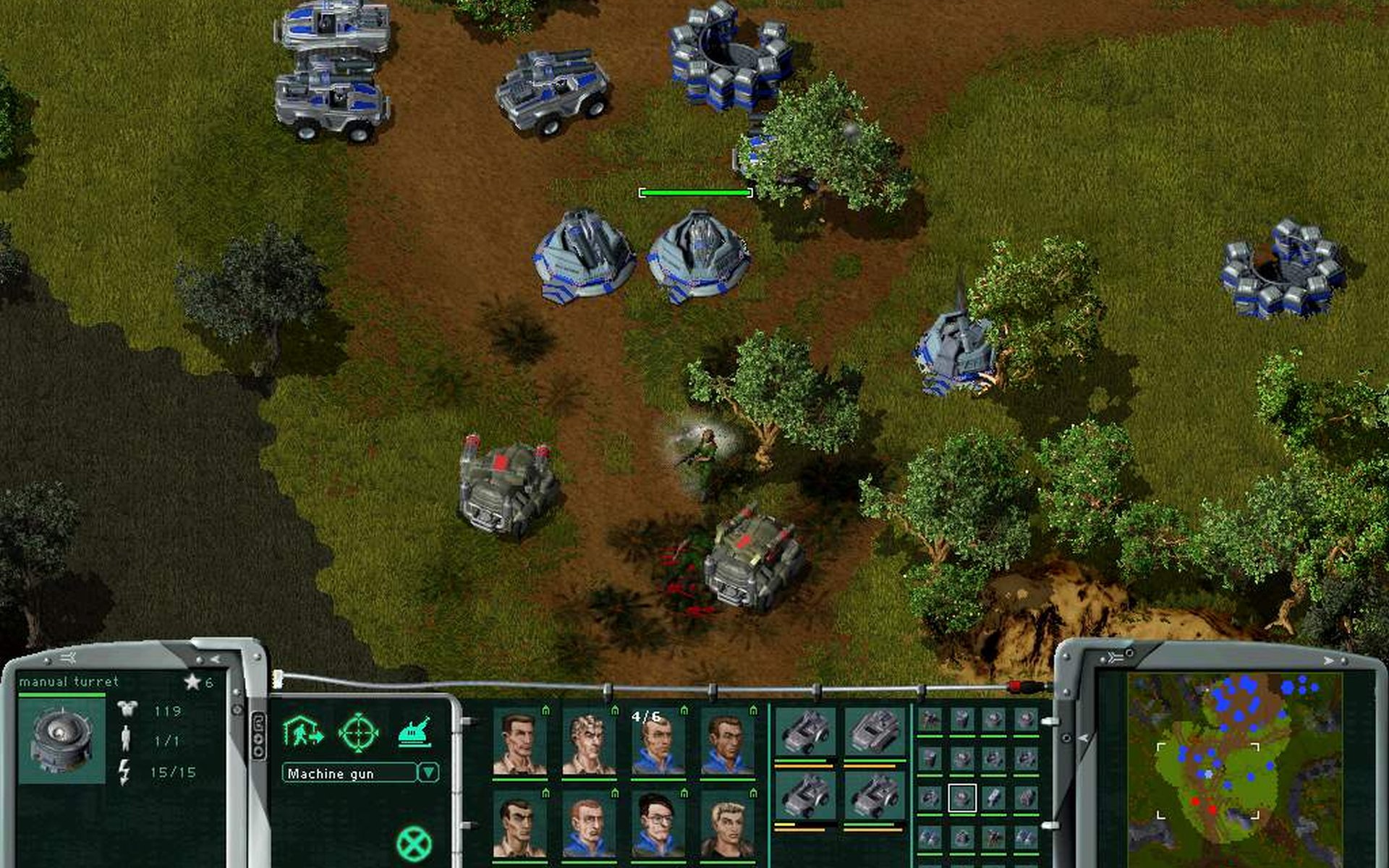Activate the crosshair attack target command
The height and width of the screenshot is (868, 1389).
click(x=359, y=732)
